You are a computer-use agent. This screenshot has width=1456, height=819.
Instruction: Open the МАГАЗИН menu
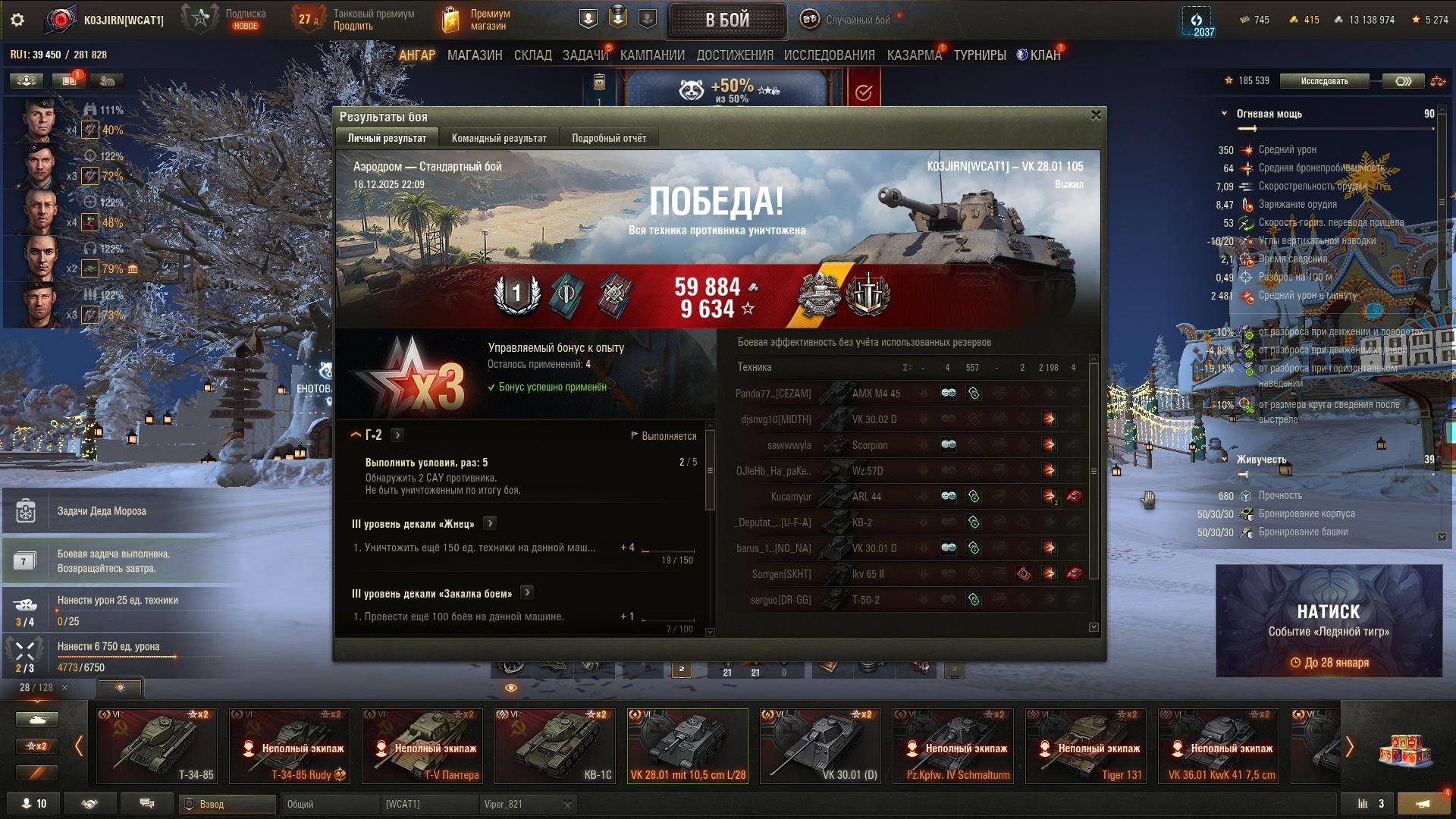[475, 55]
